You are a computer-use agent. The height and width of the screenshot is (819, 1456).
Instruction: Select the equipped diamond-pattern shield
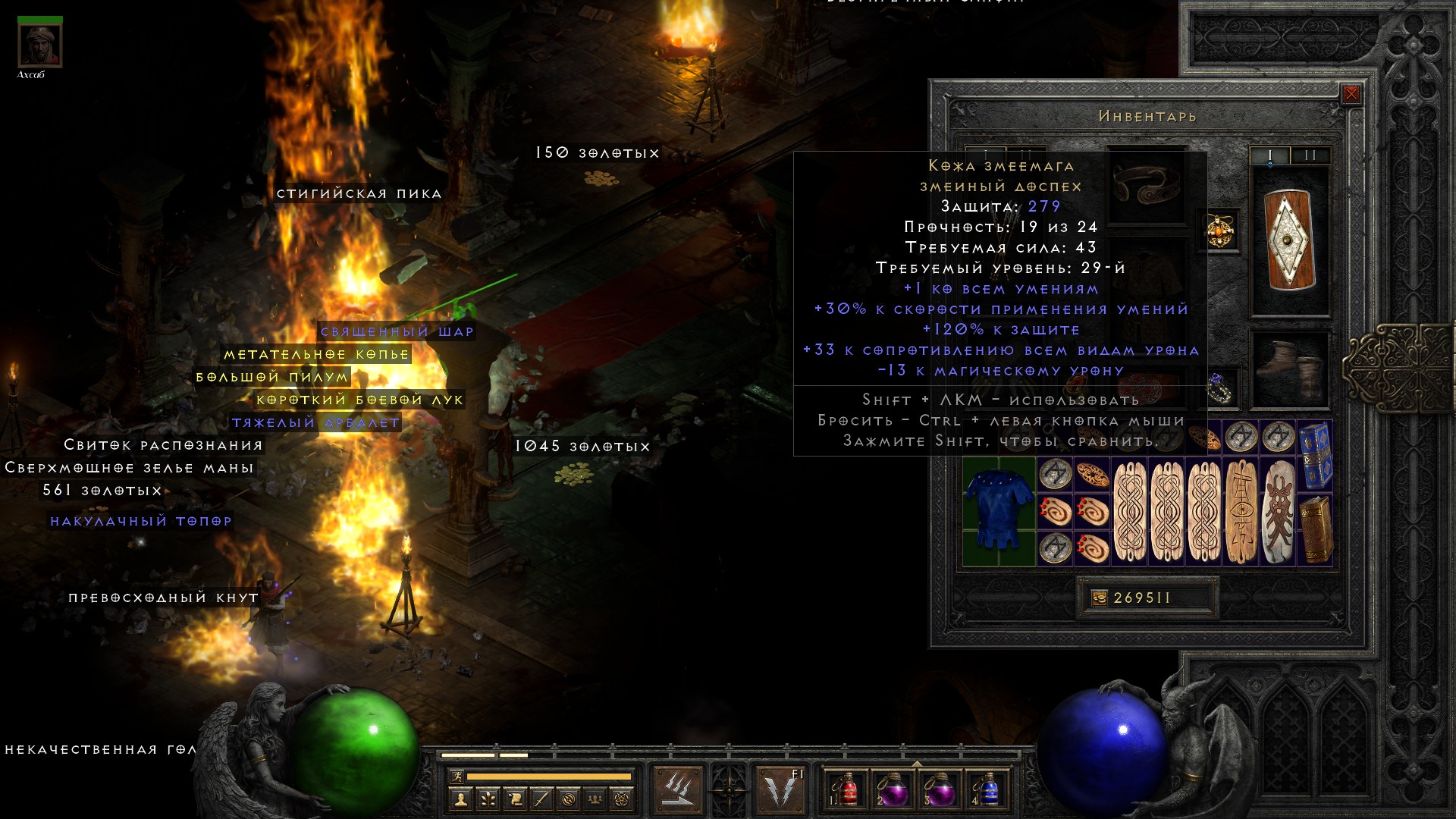pos(1289,239)
